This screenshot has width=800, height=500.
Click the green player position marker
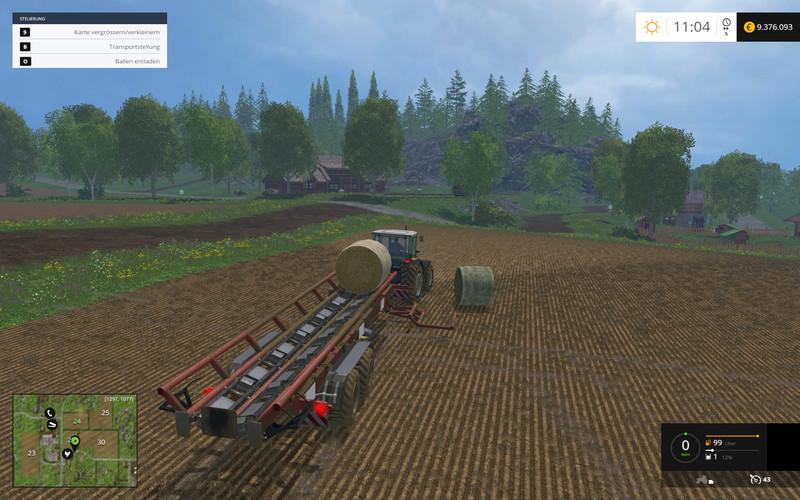tap(75, 440)
